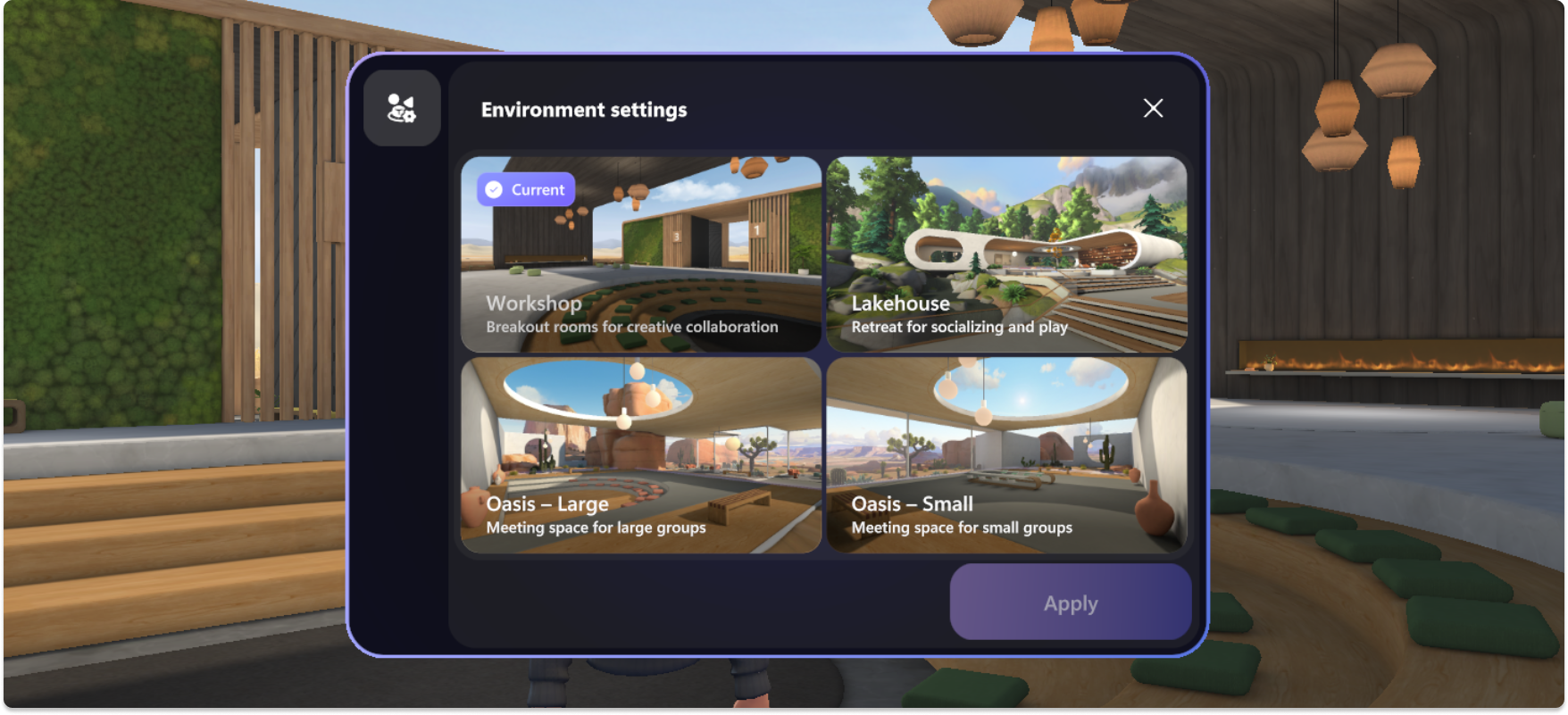Click the Lakehouse title label

click(901, 303)
